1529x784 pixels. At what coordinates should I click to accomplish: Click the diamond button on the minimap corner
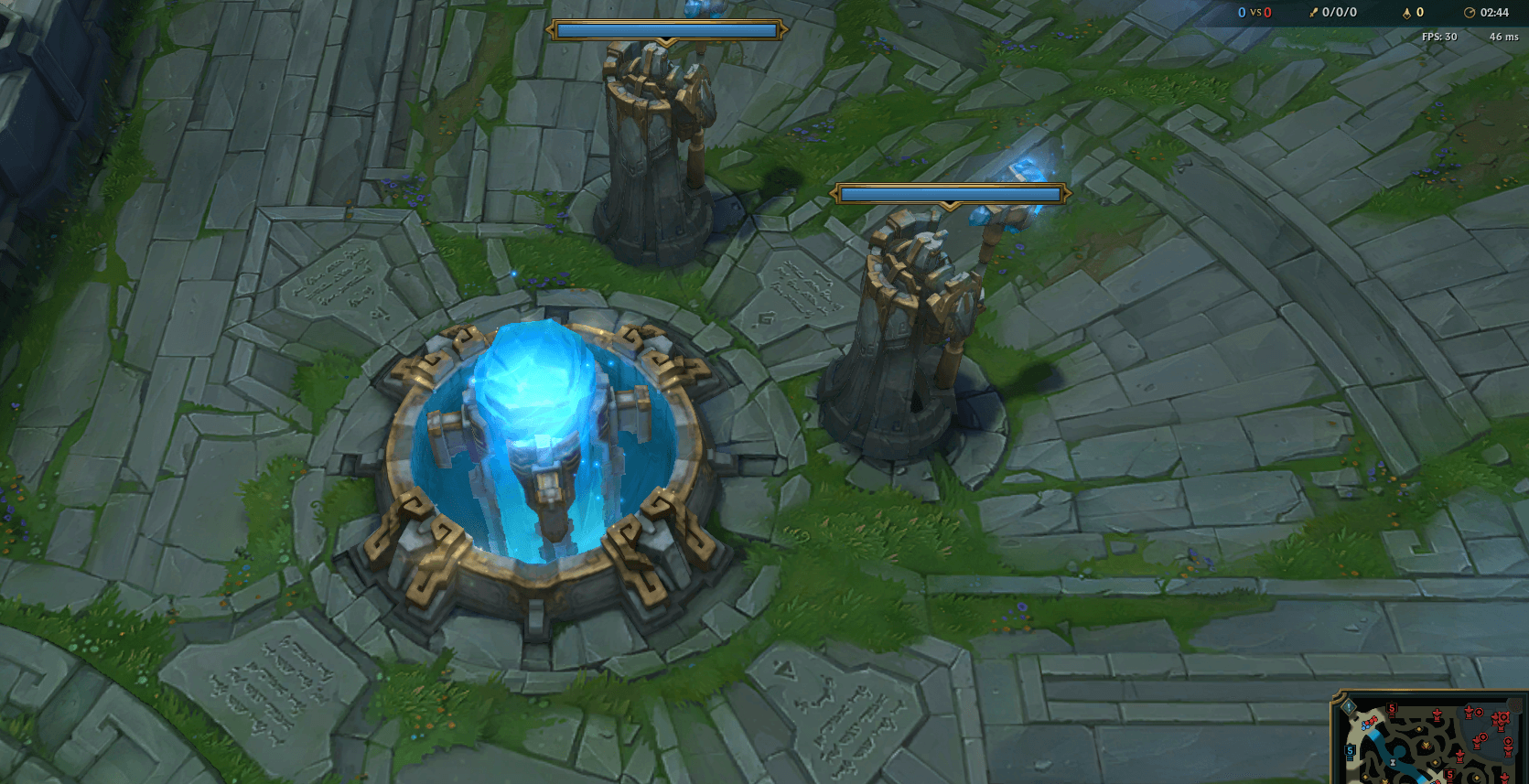pos(1349,706)
